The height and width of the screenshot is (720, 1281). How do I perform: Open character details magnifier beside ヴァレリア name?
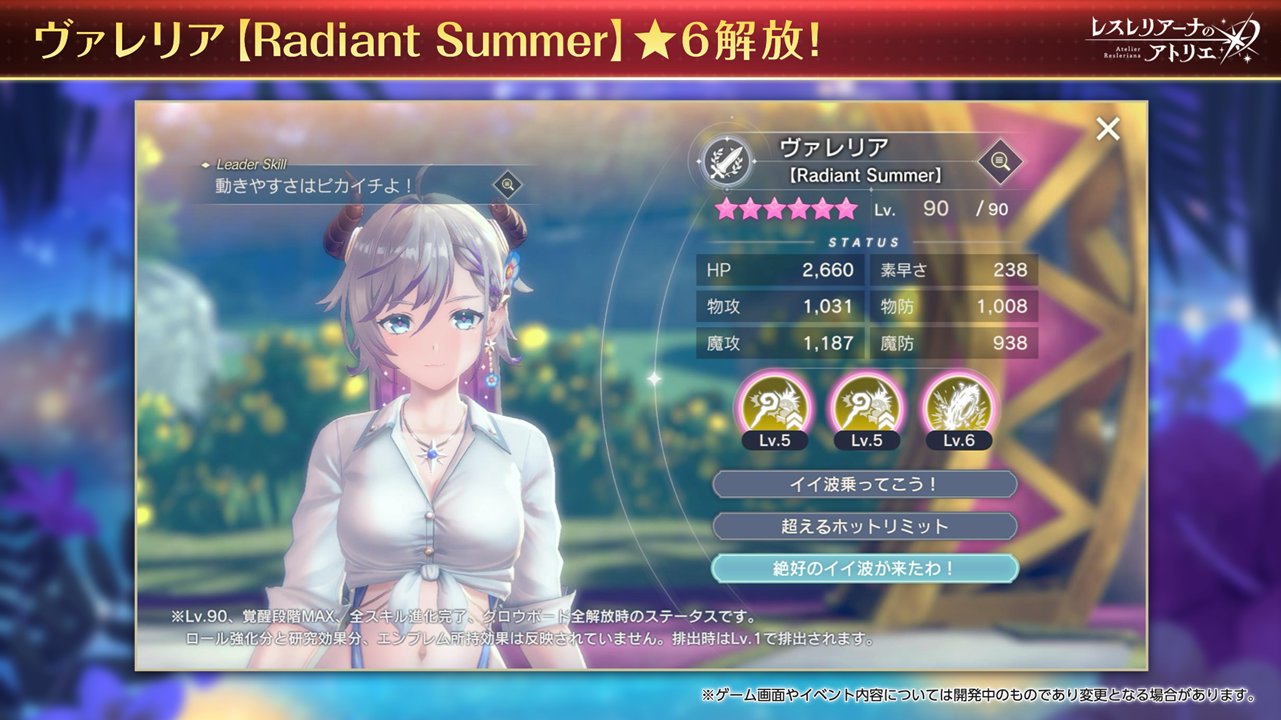(x=999, y=160)
